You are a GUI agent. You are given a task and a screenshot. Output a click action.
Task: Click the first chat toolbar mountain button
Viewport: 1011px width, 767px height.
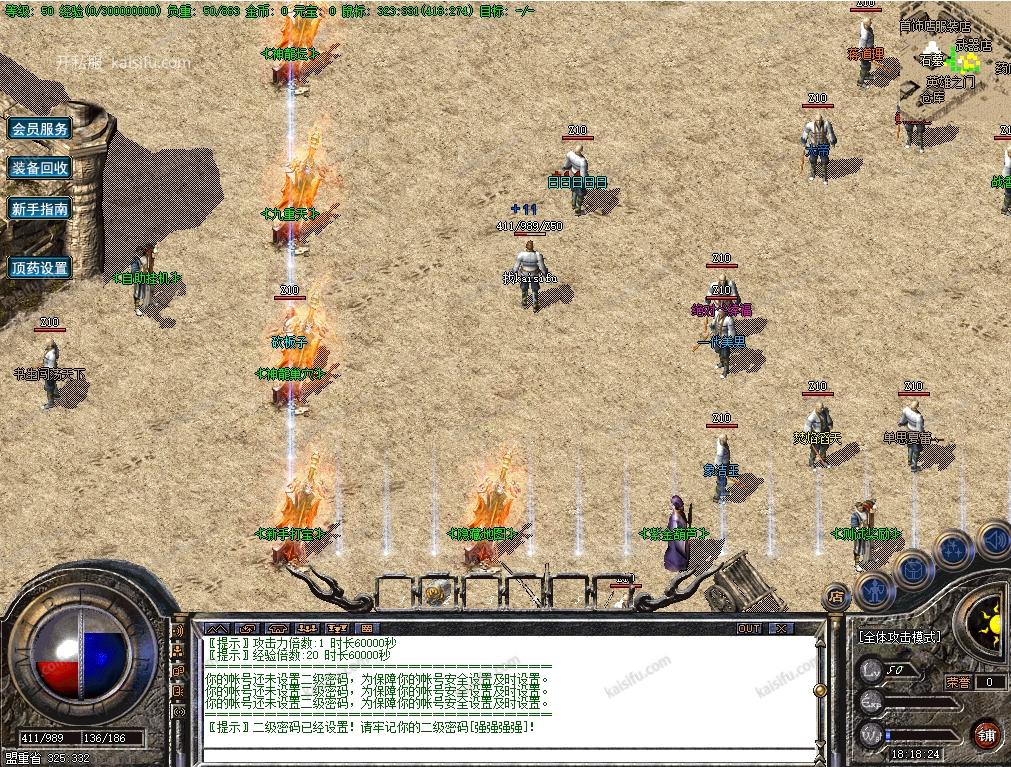coord(217,628)
